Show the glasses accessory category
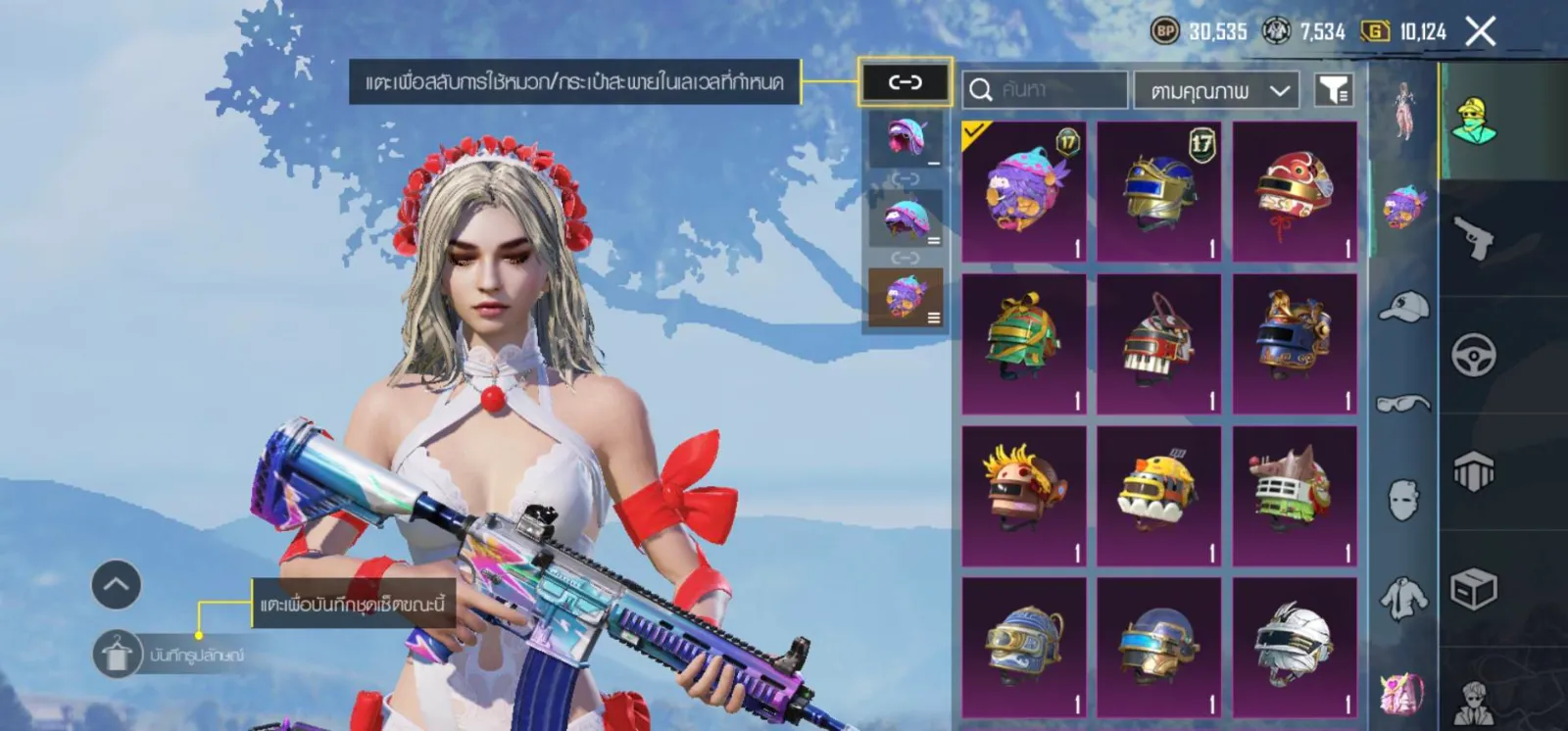1568x731 pixels. [x=1403, y=403]
